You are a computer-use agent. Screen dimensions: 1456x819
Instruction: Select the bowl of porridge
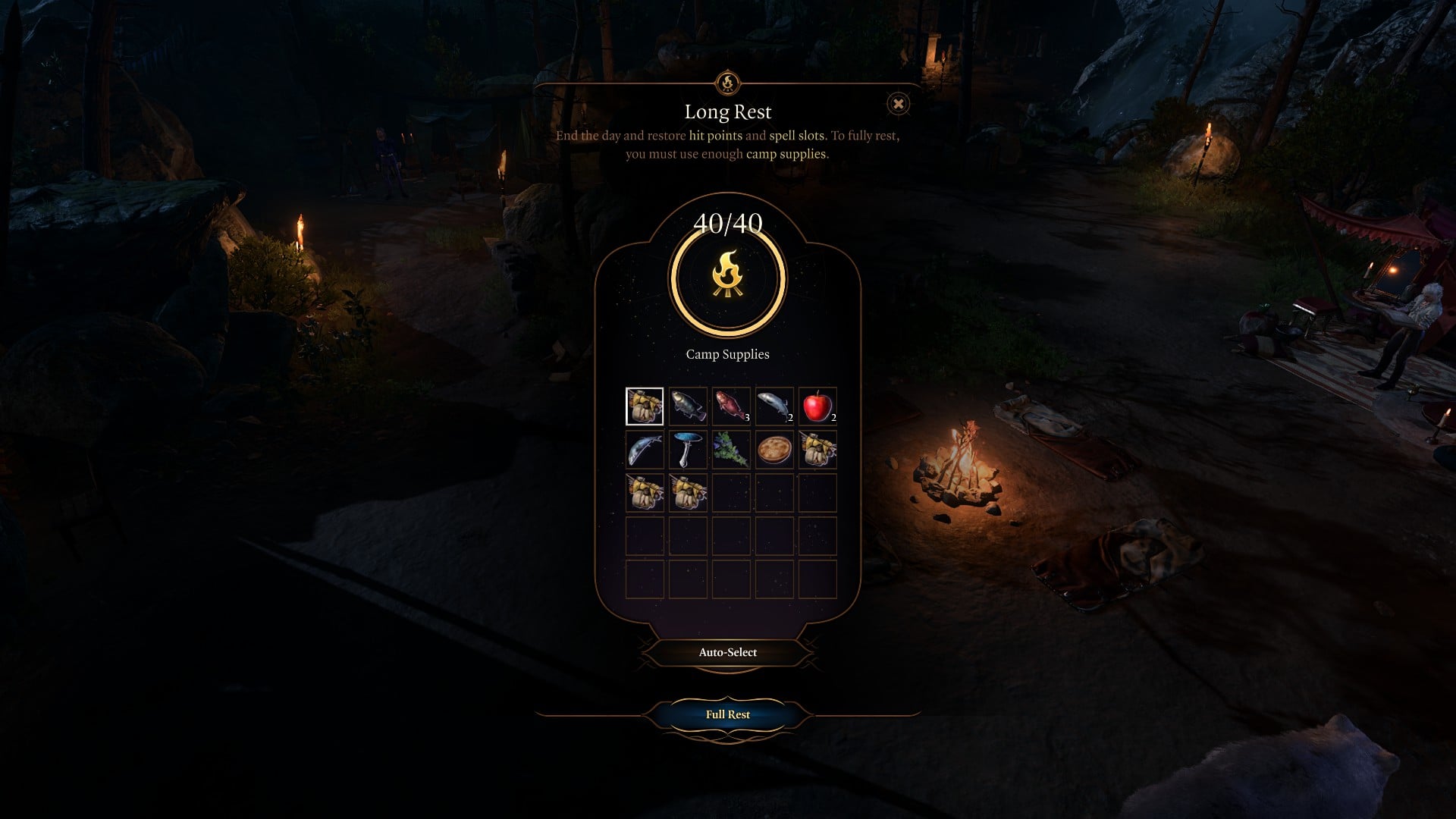click(x=774, y=450)
